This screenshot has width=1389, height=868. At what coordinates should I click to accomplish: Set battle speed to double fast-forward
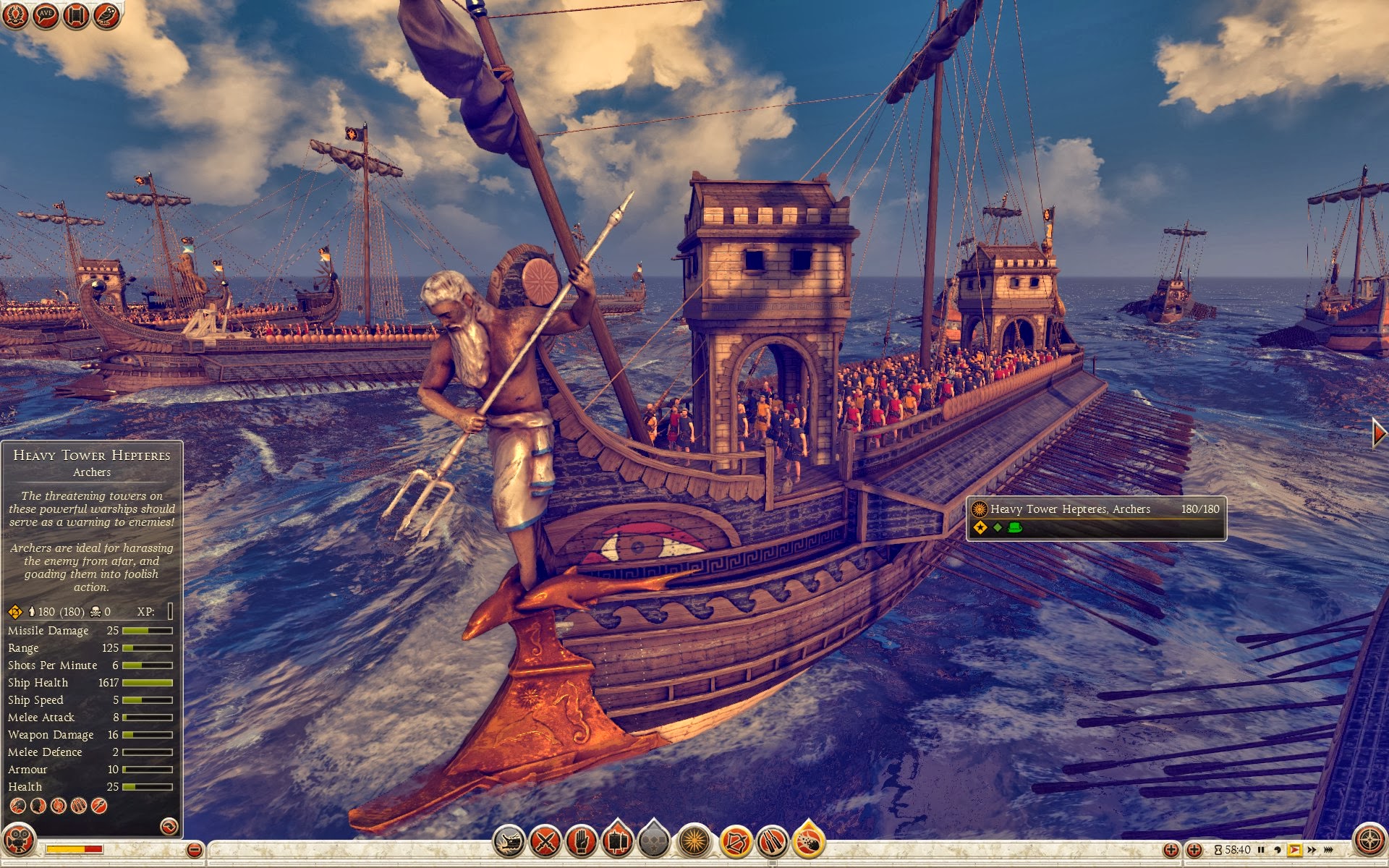point(1312,849)
